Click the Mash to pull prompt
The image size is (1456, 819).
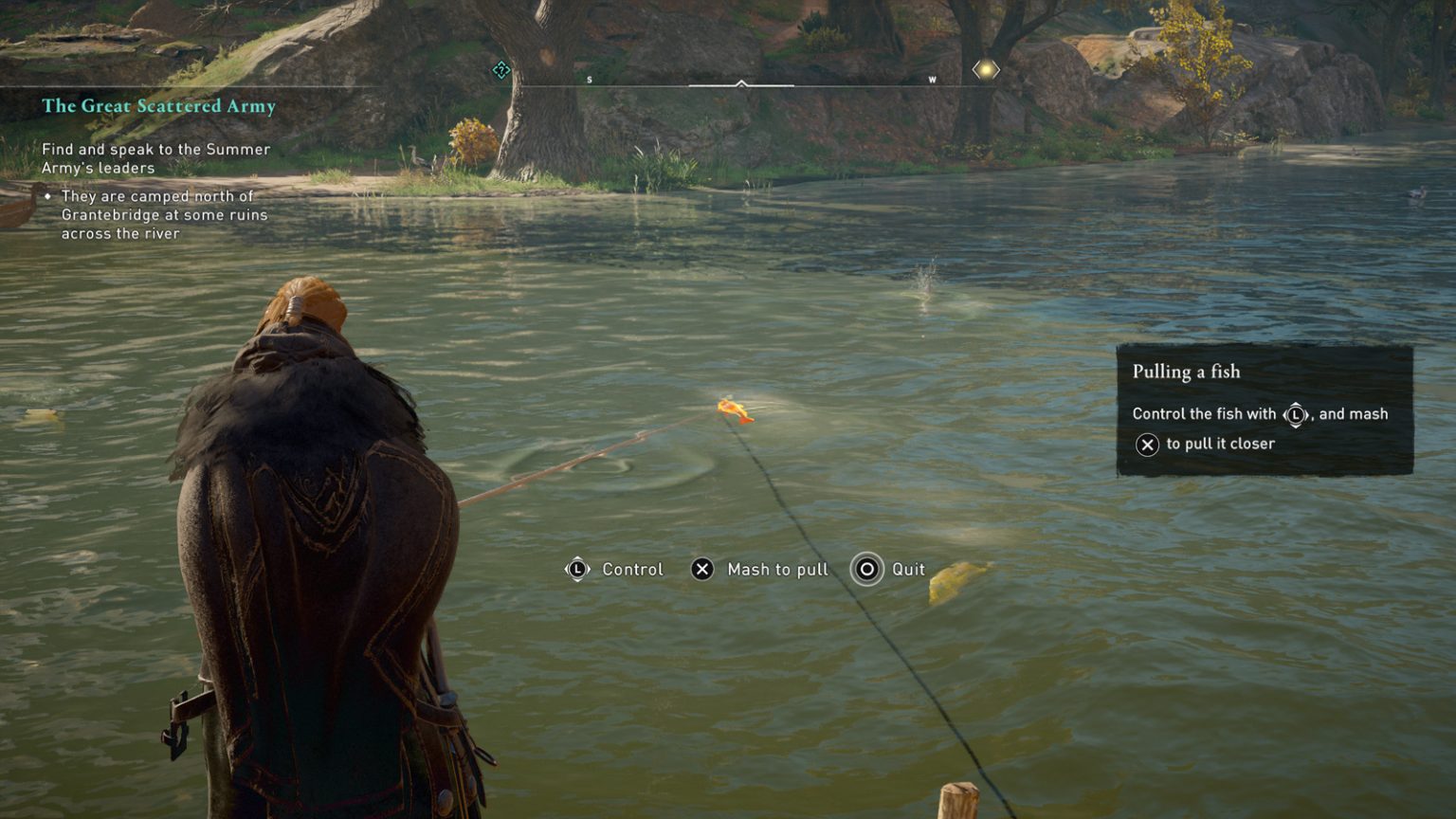[777, 569]
